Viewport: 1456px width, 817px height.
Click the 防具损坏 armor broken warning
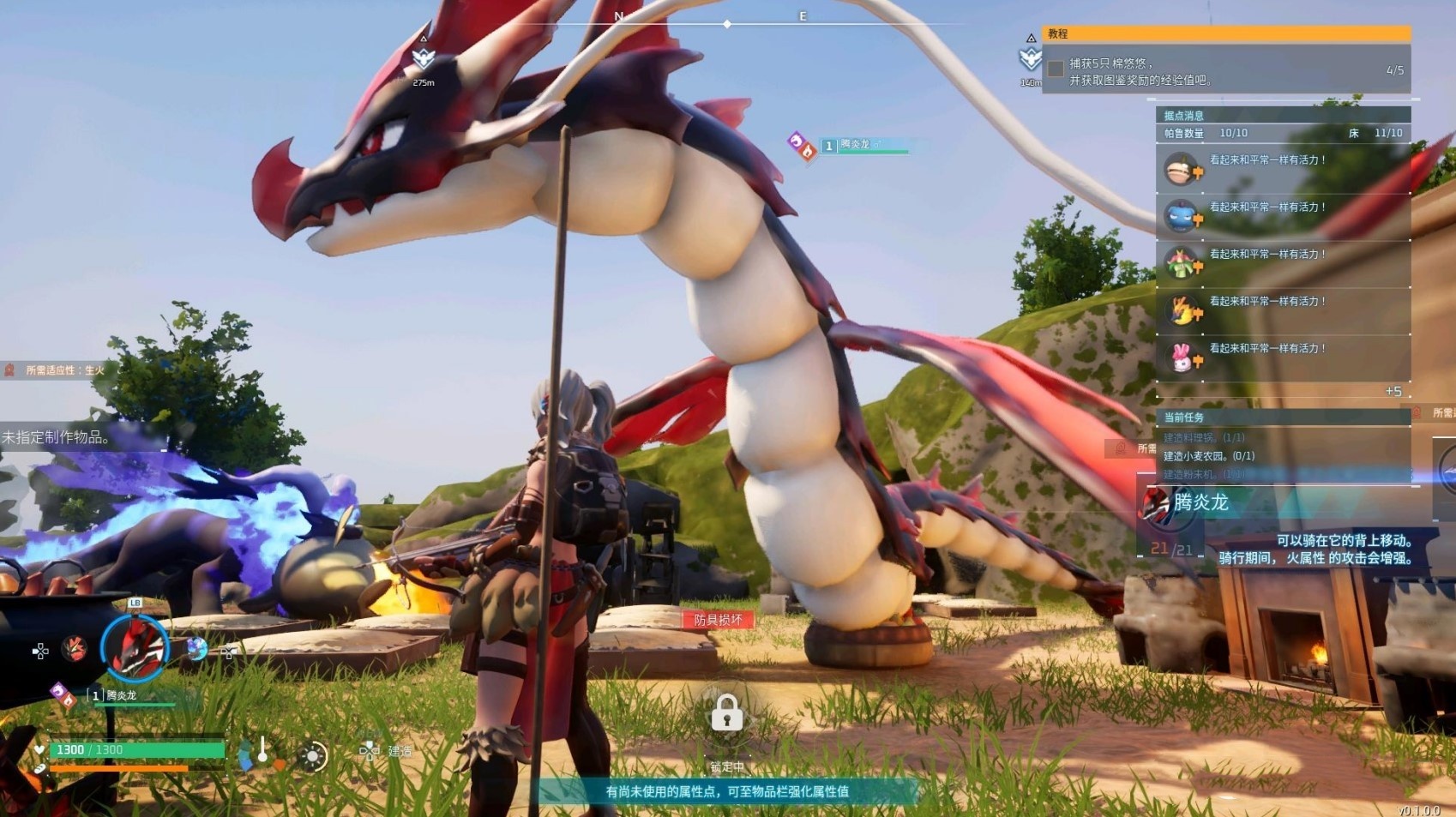719,620
